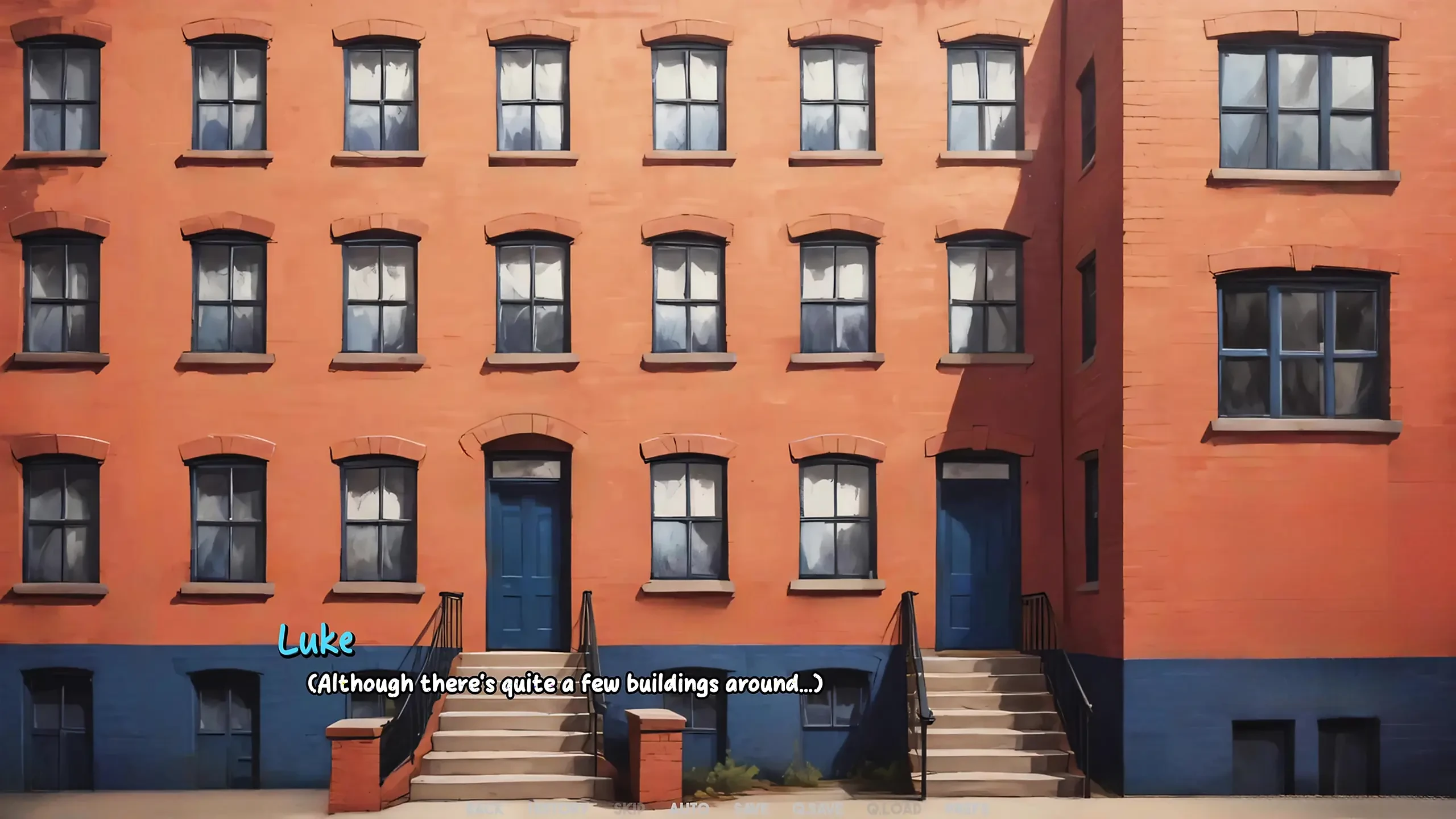Activate the Skip button

coord(629,809)
